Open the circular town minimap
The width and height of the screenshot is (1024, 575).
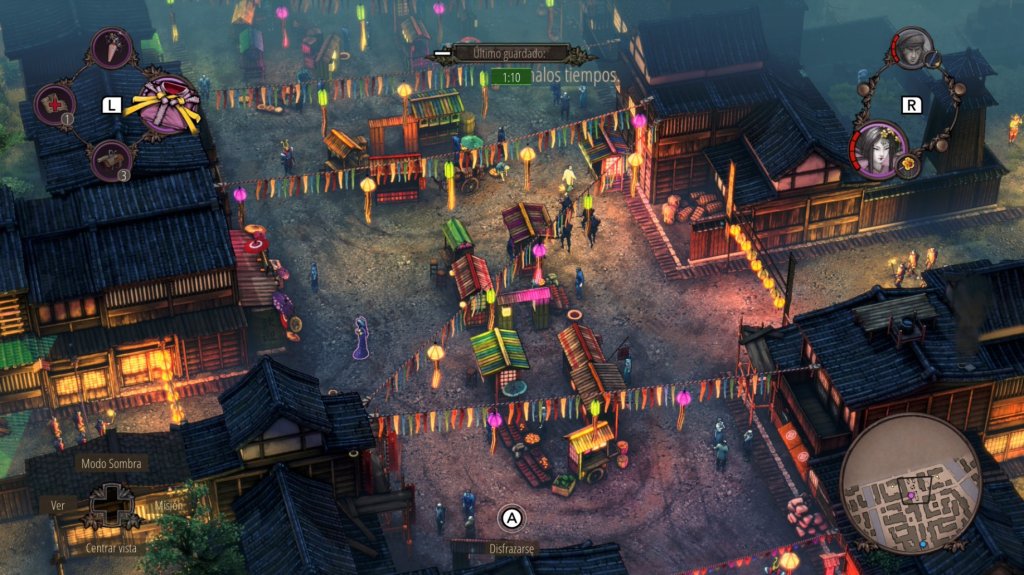pos(910,484)
